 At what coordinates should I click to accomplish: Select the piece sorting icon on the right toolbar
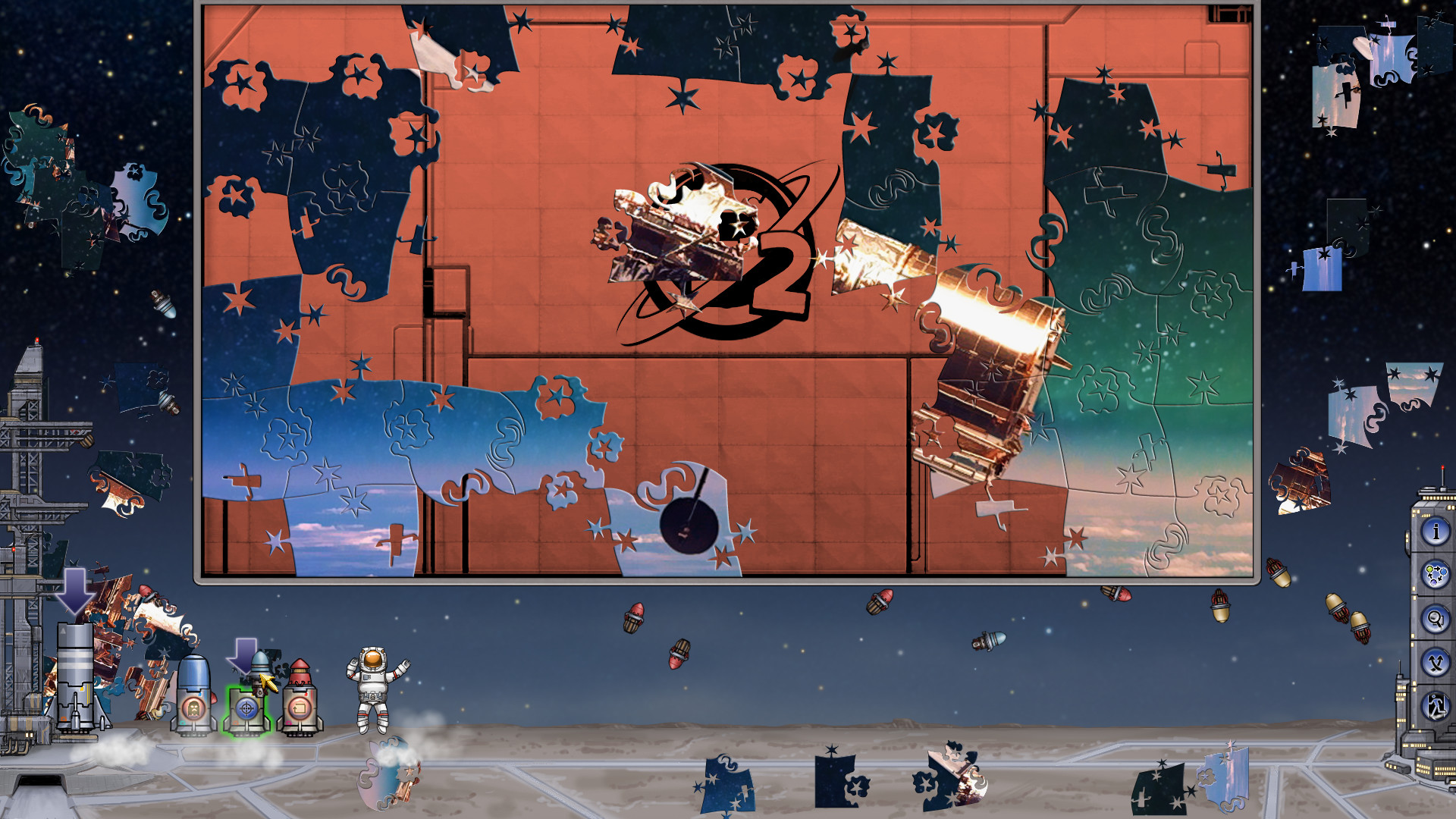[x=1436, y=574]
